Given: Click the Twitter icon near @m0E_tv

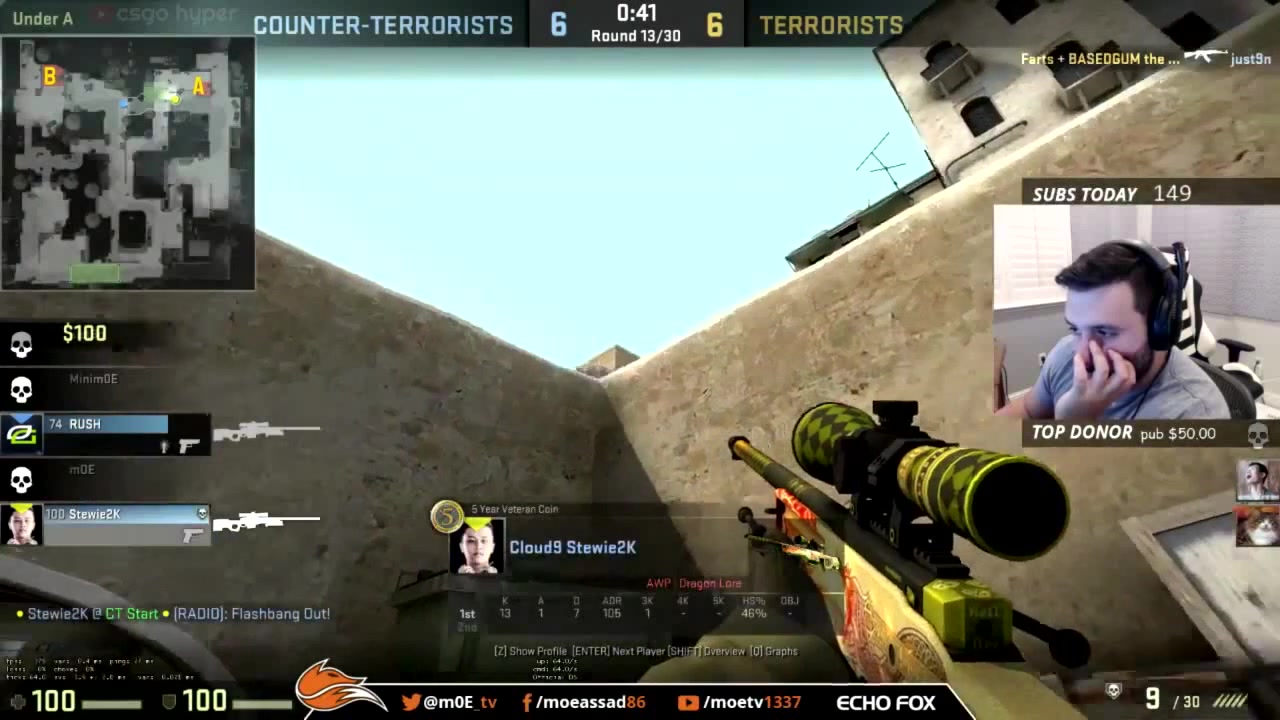Looking at the screenshot, I should [x=412, y=702].
